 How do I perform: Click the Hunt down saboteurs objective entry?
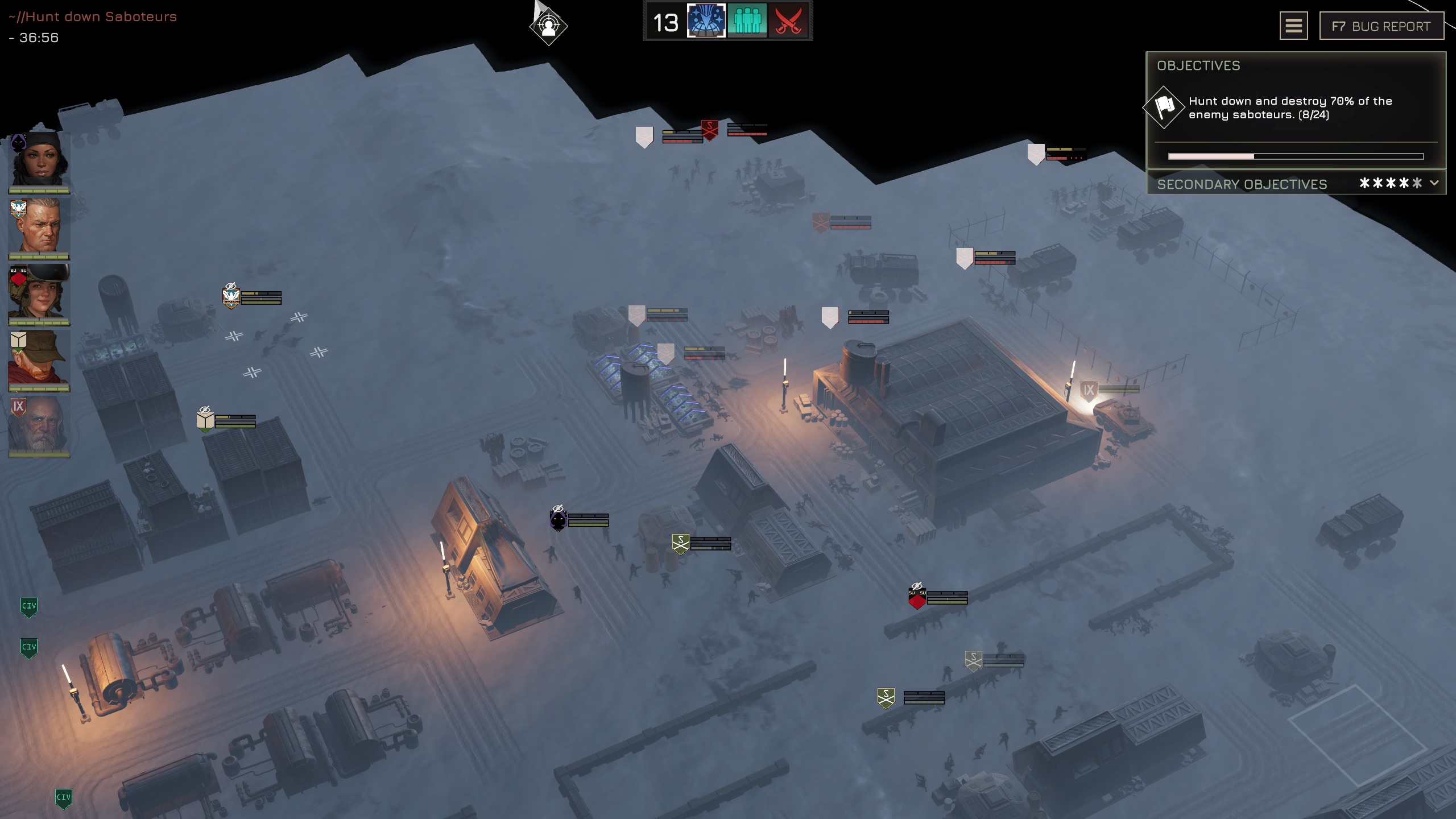(x=1290, y=108)
